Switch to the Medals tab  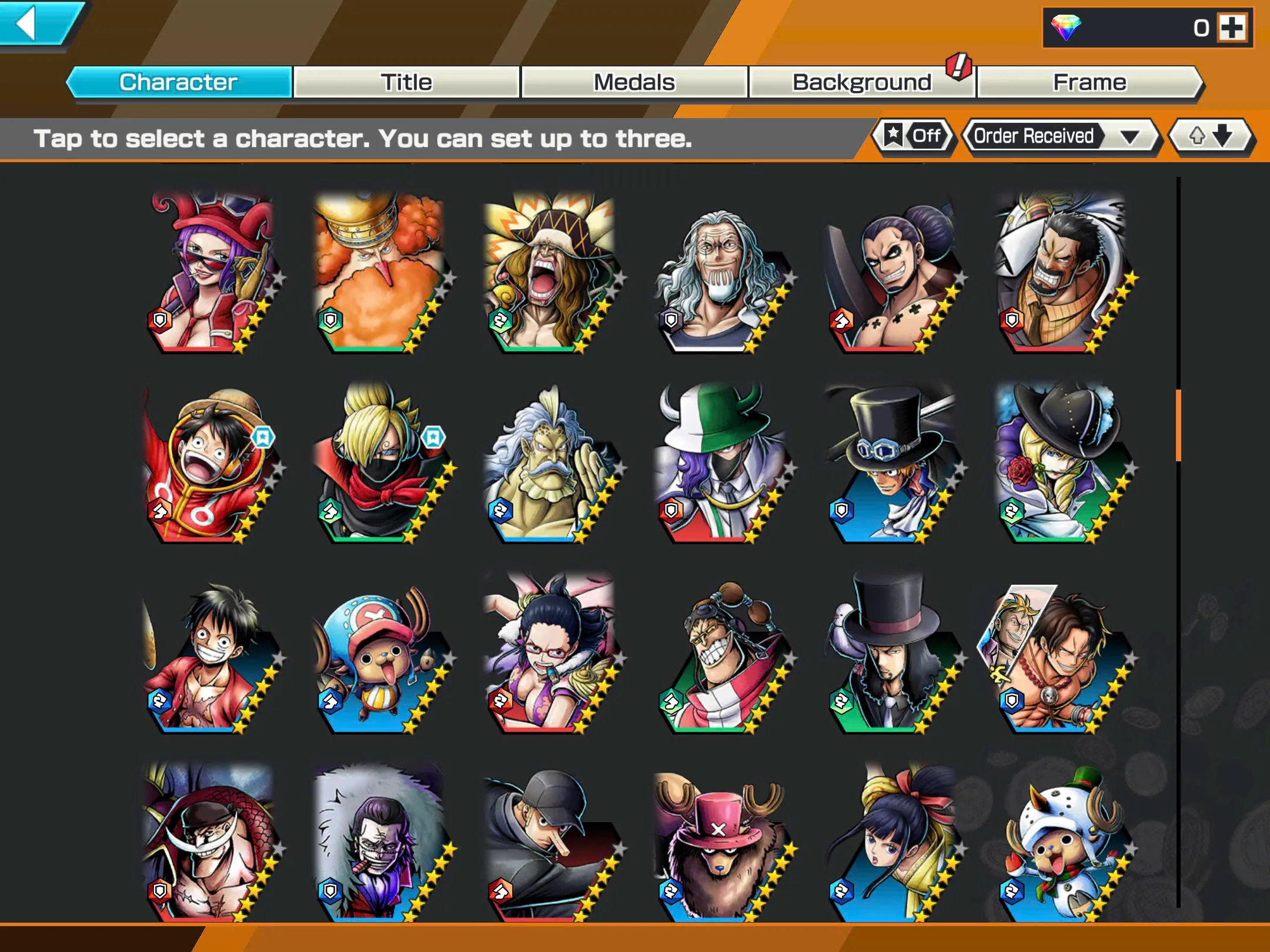tap(634, 82)
